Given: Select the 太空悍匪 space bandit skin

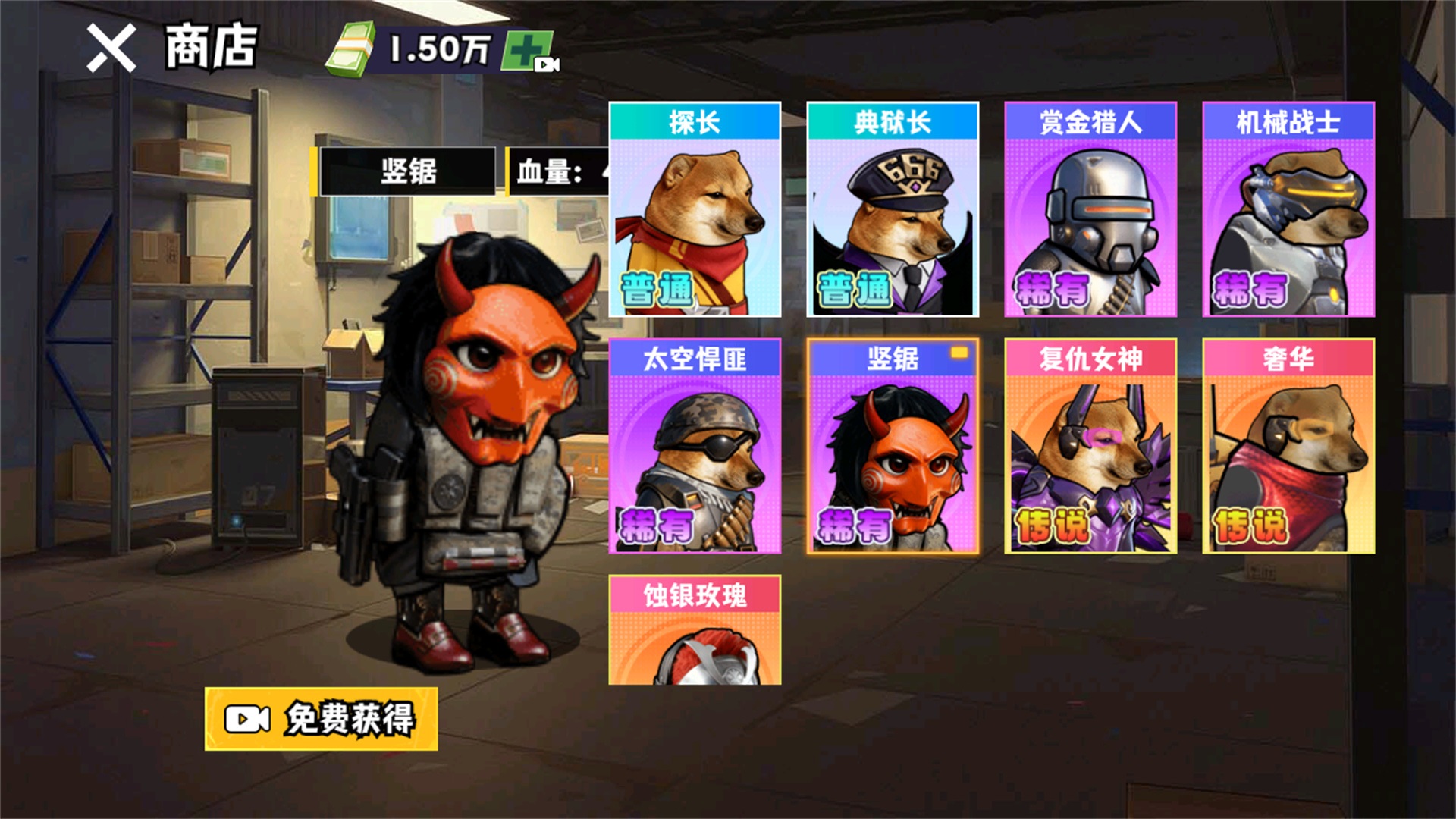Looking at the screenshot, I should (694, 447).
